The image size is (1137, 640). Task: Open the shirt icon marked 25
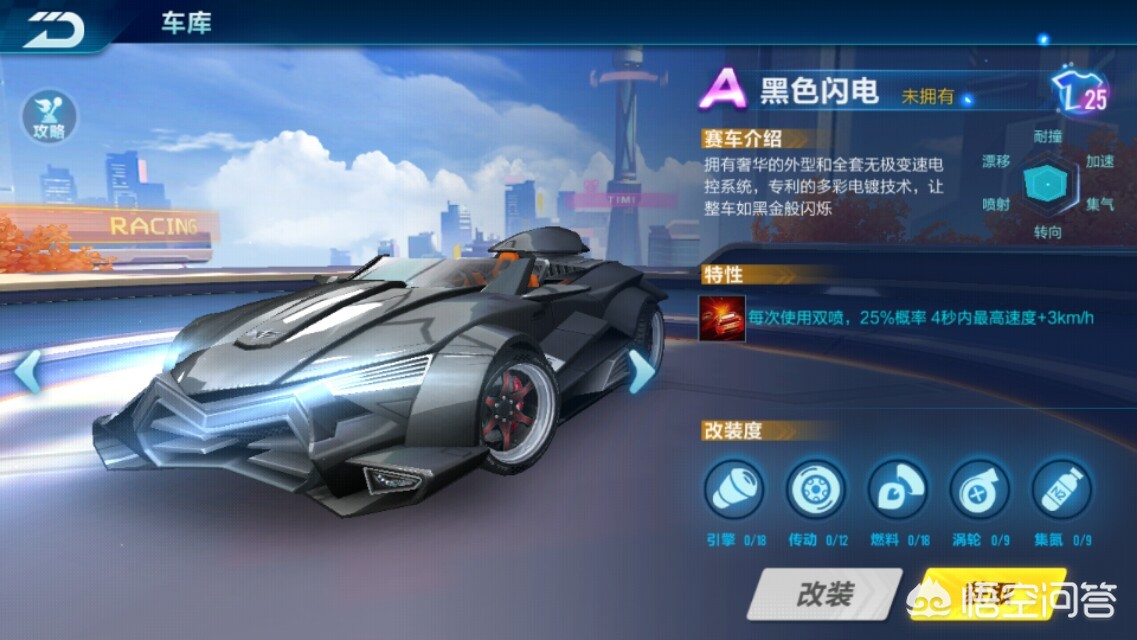1082,94
